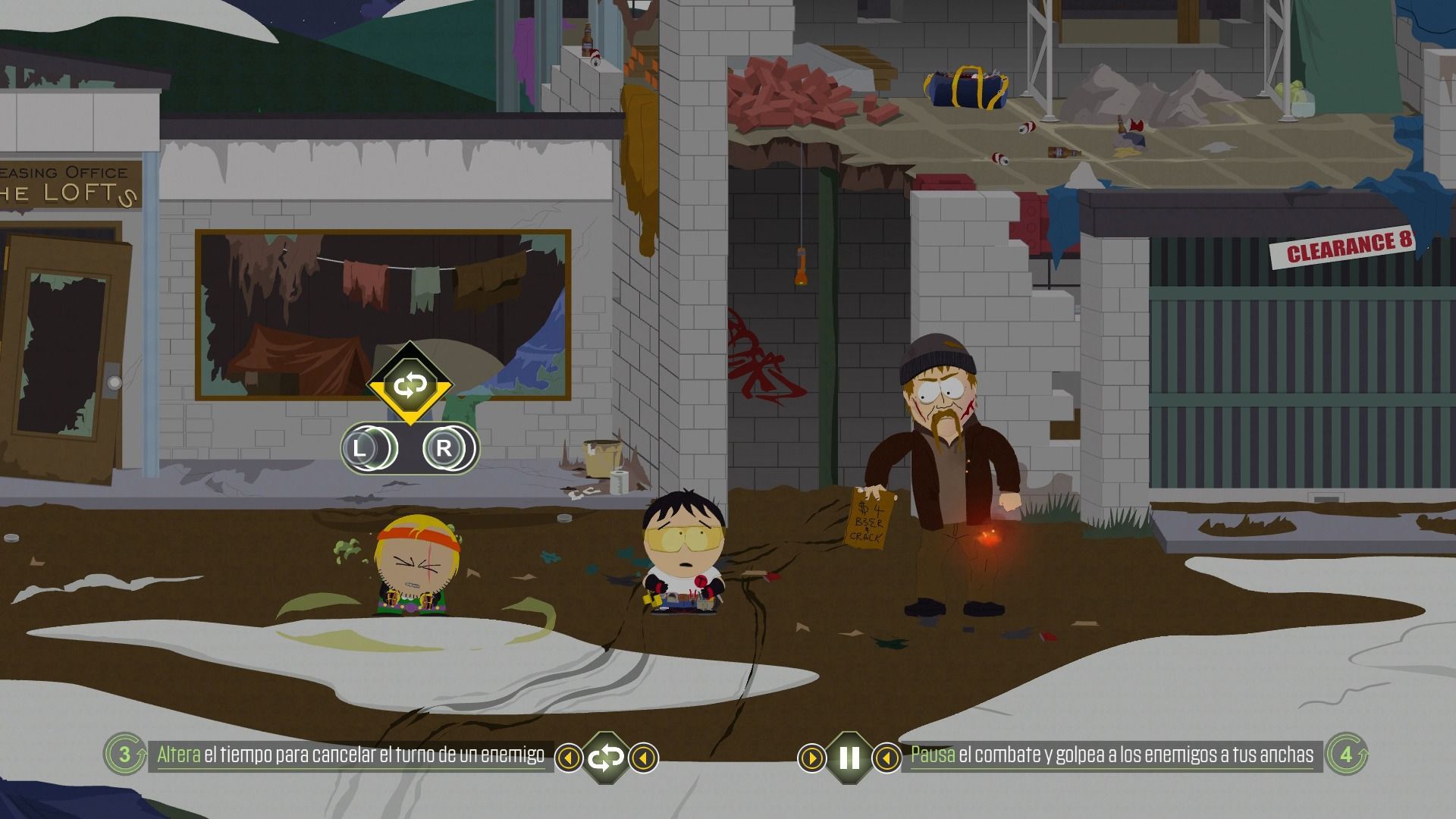The width and height of the screenshot is (1456, 819).
Task: Select the pause symbol hexagon icon
Action: coord(849,757)
